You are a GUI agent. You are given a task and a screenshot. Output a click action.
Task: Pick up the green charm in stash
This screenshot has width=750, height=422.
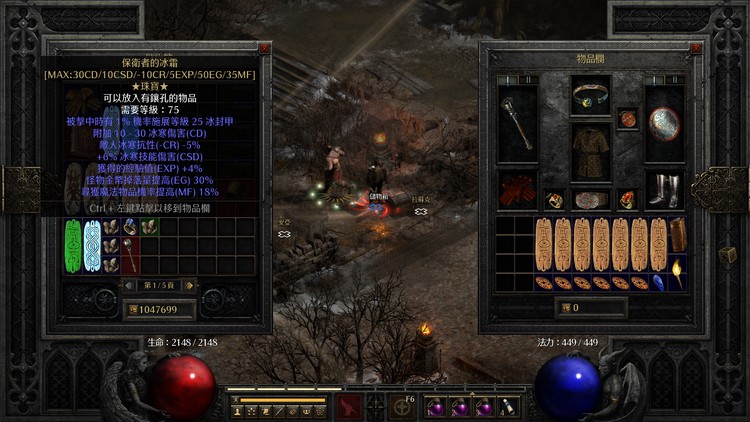point(73,245)
